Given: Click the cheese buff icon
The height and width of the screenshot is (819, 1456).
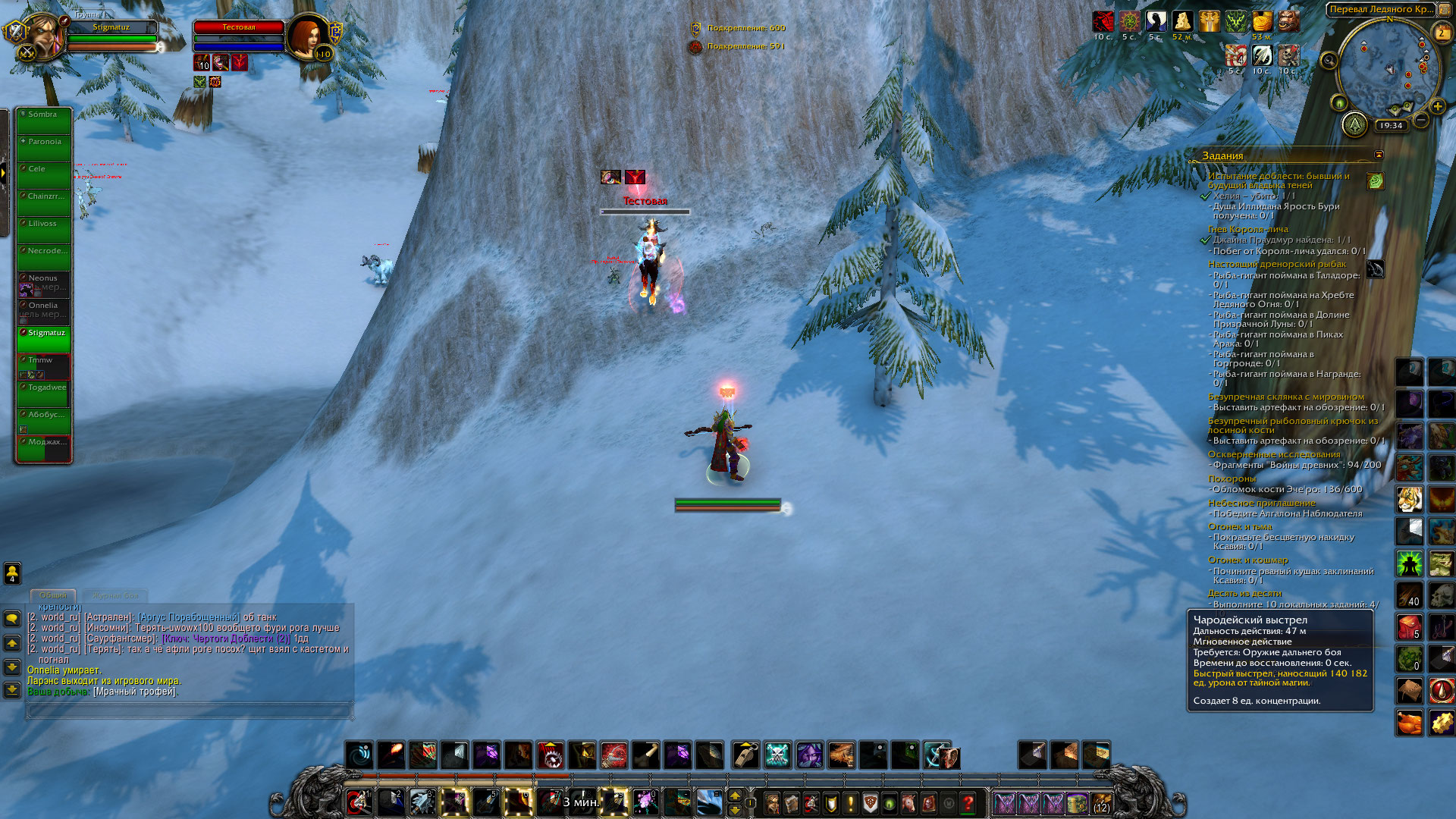Looking at the screenshot, I should click(x=1183, y=21).
